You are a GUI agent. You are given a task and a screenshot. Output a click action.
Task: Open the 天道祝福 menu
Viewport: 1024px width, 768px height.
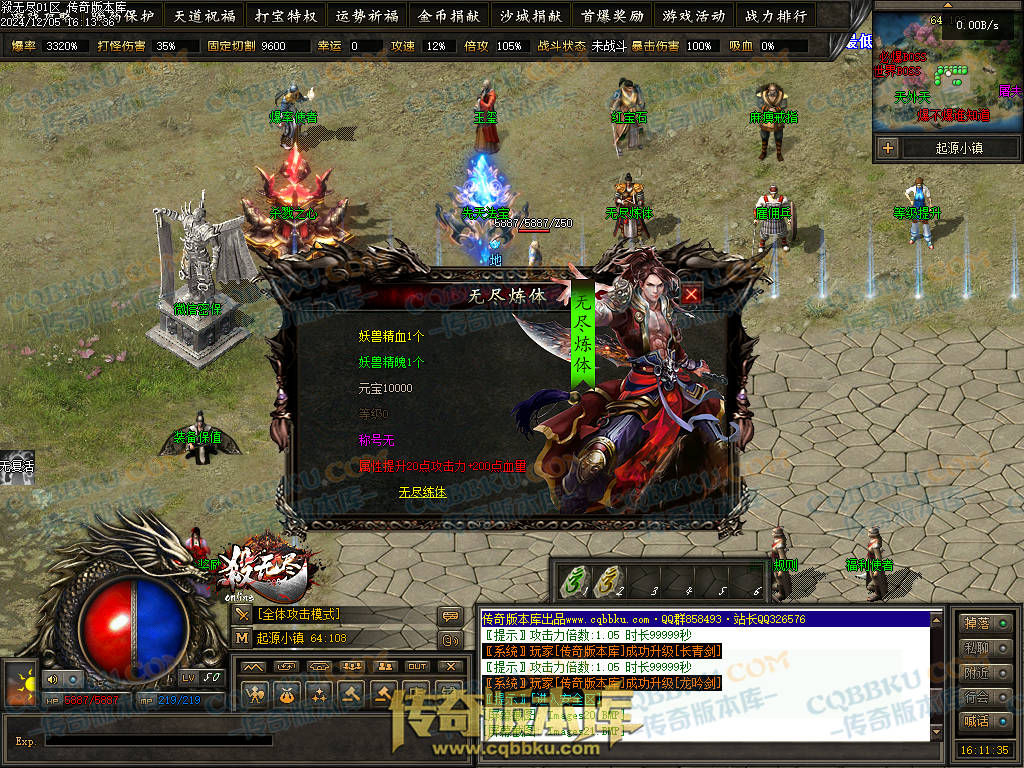point(204,15)
